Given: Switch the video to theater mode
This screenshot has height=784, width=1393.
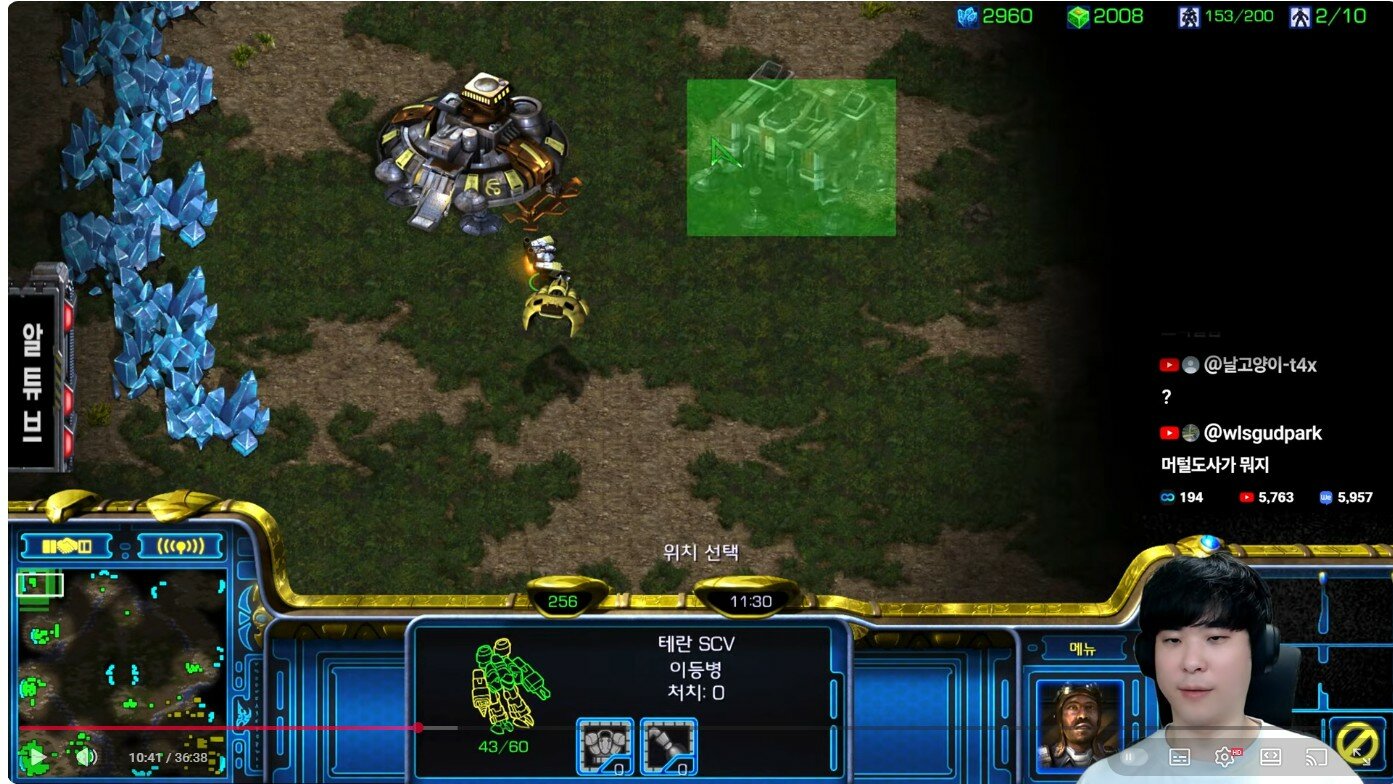Looking at the screenshot, I should tap(1270, 757).
